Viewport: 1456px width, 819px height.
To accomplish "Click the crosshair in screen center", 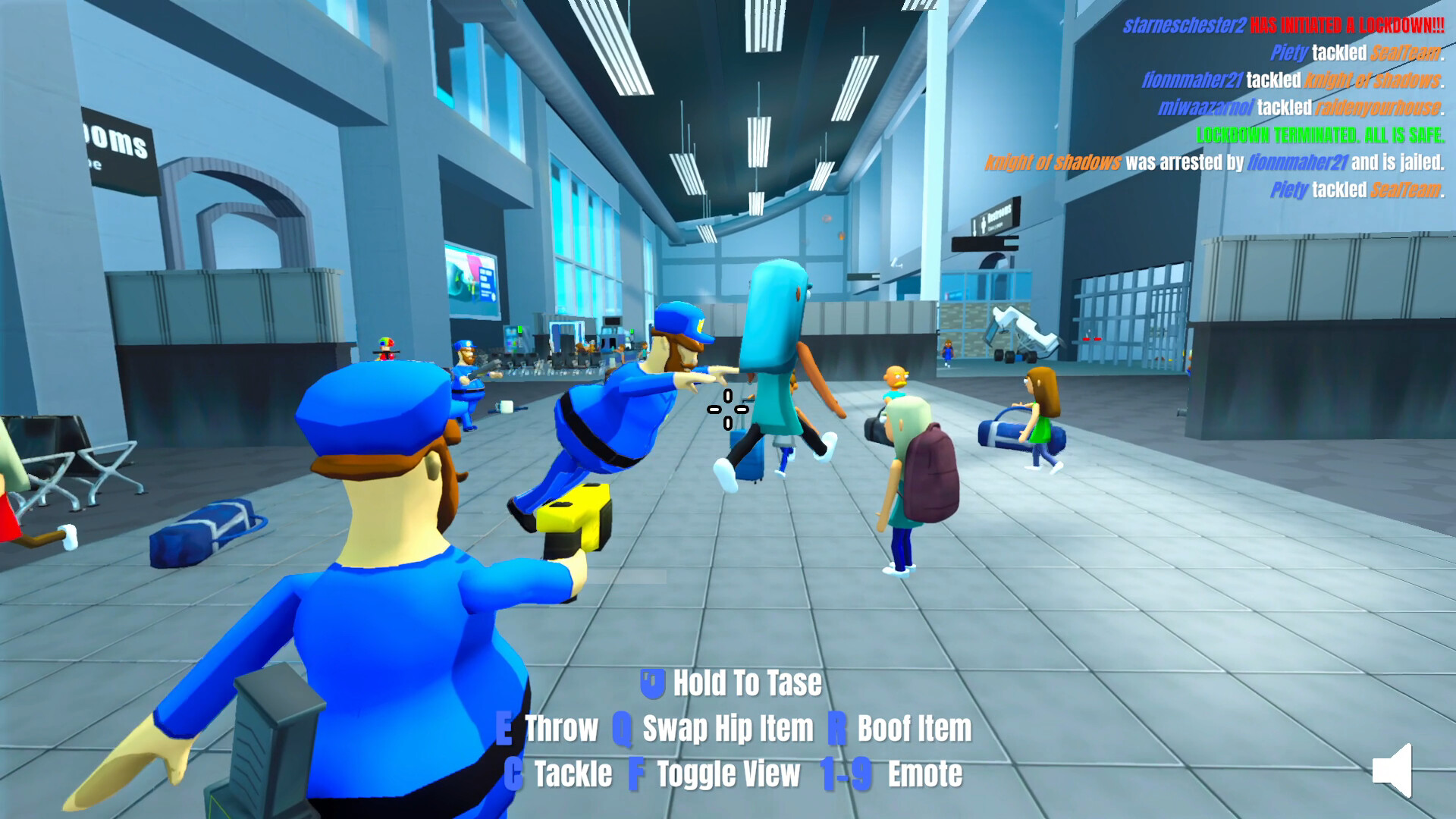I will click(726, 409).
